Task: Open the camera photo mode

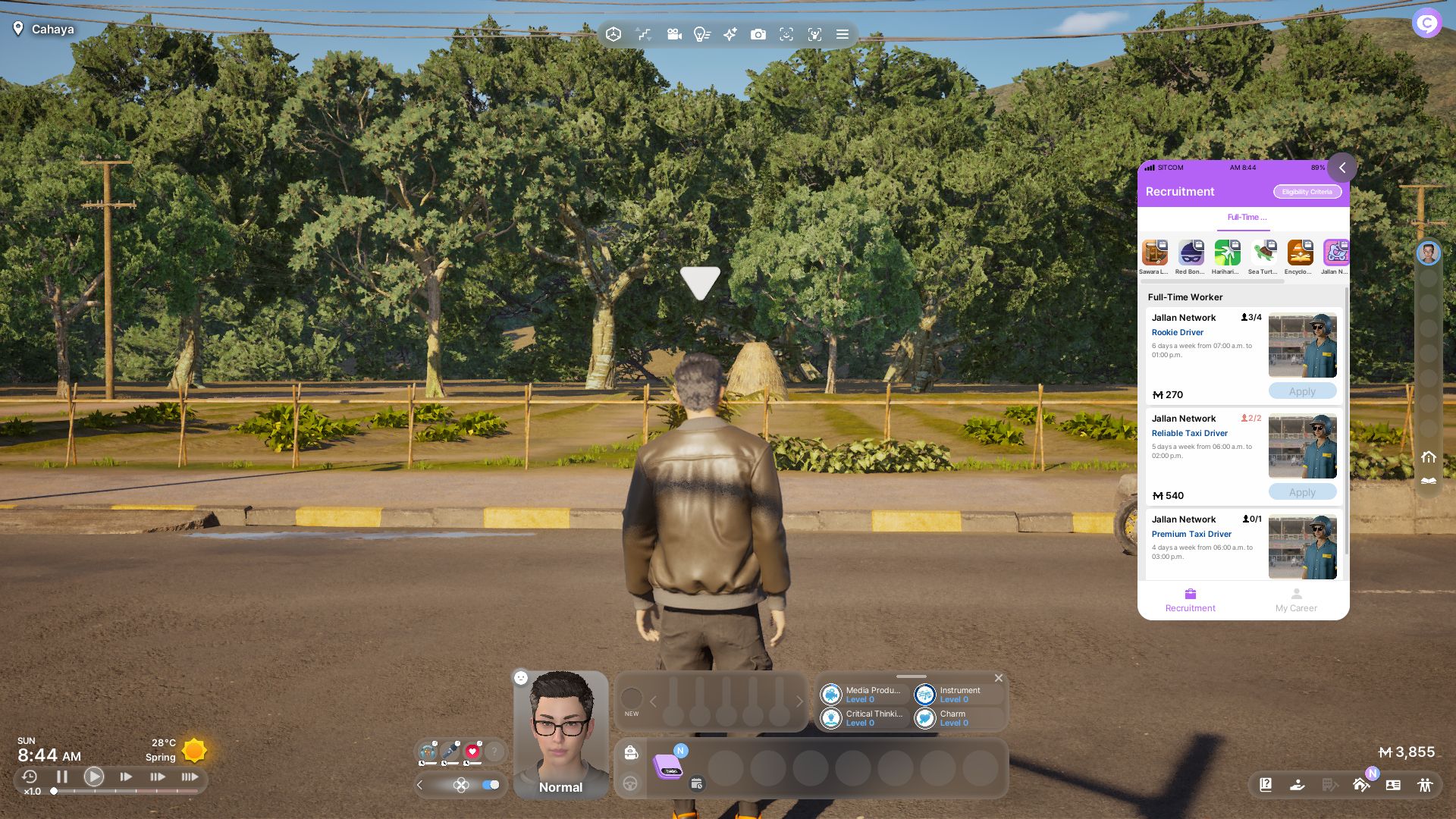Action: 758,34
